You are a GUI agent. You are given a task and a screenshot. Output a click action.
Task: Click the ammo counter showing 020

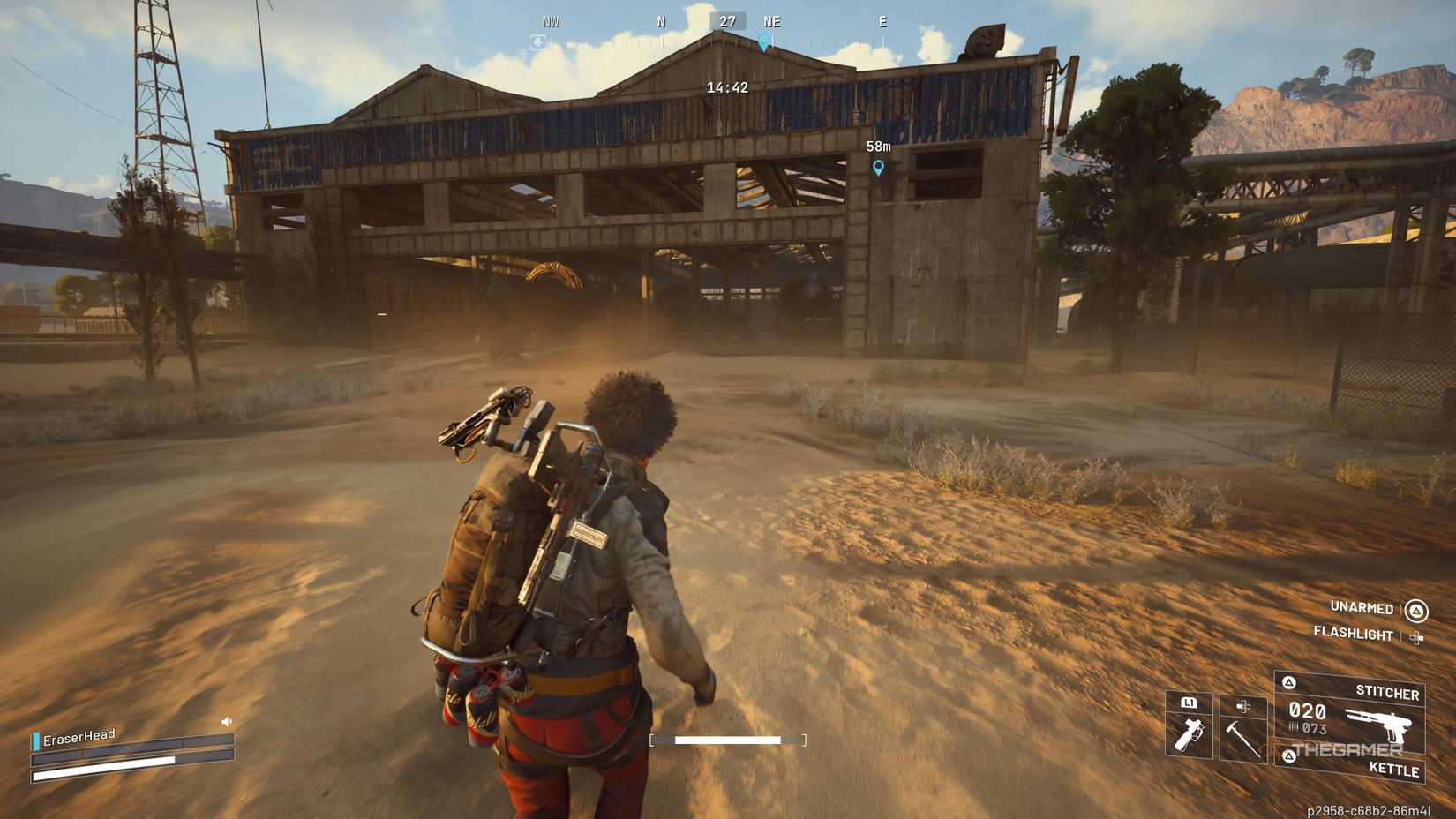1310,710
